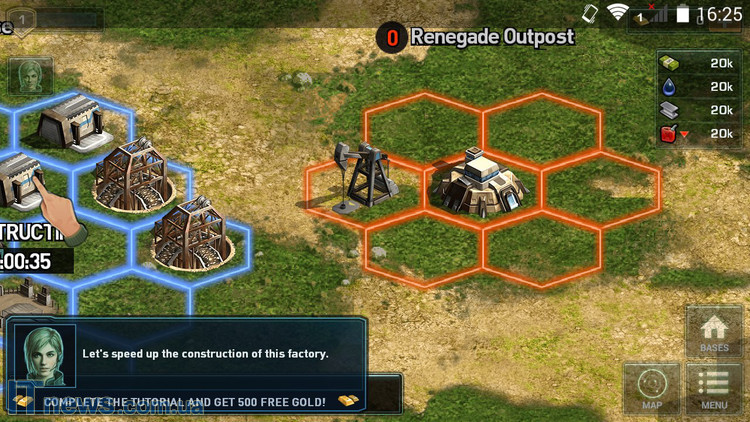Select the cash resource row
The image size is (750, 422).
(x=699, y=63)
